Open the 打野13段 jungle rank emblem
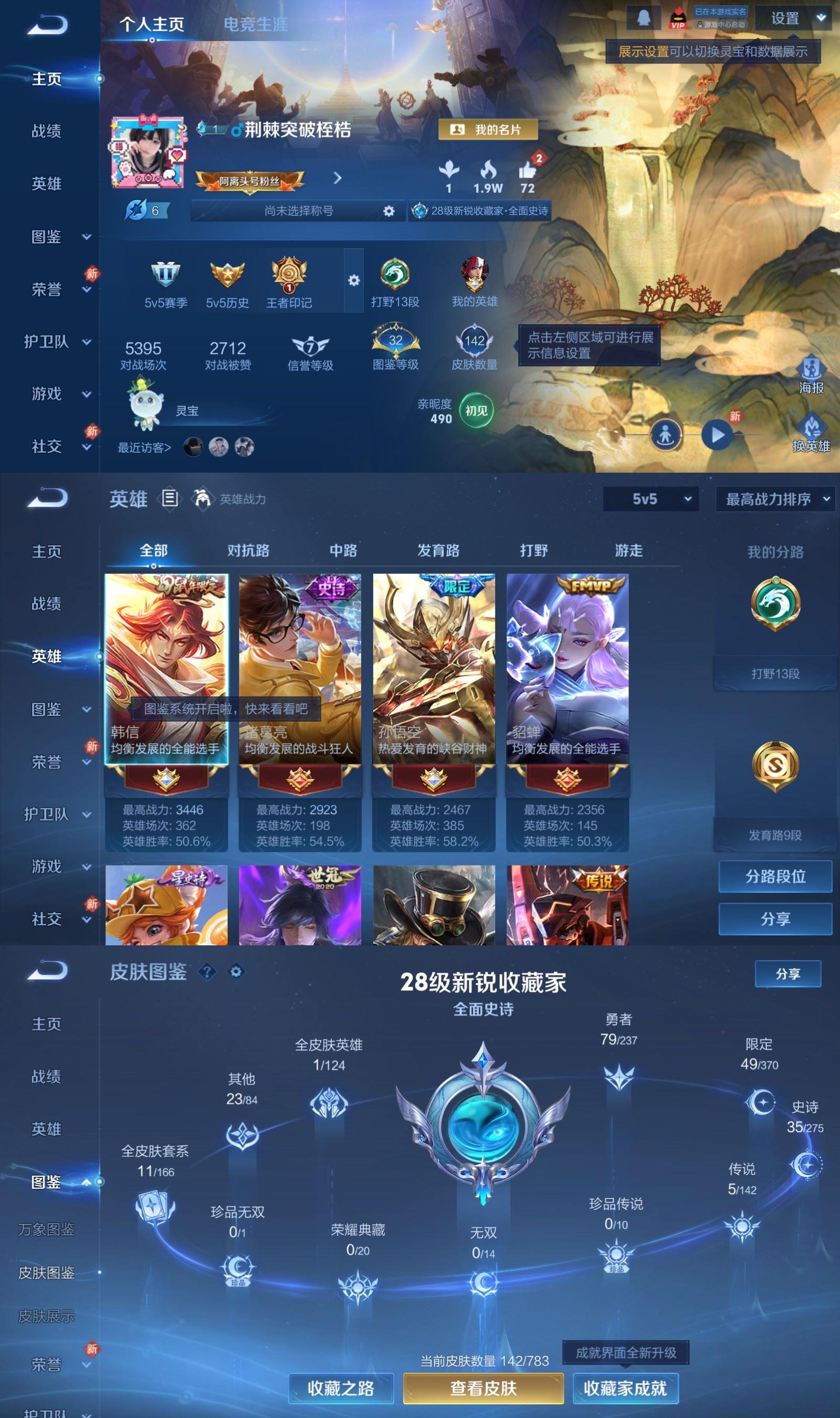This screenshot has height=1418, width=840. [396, 276]
